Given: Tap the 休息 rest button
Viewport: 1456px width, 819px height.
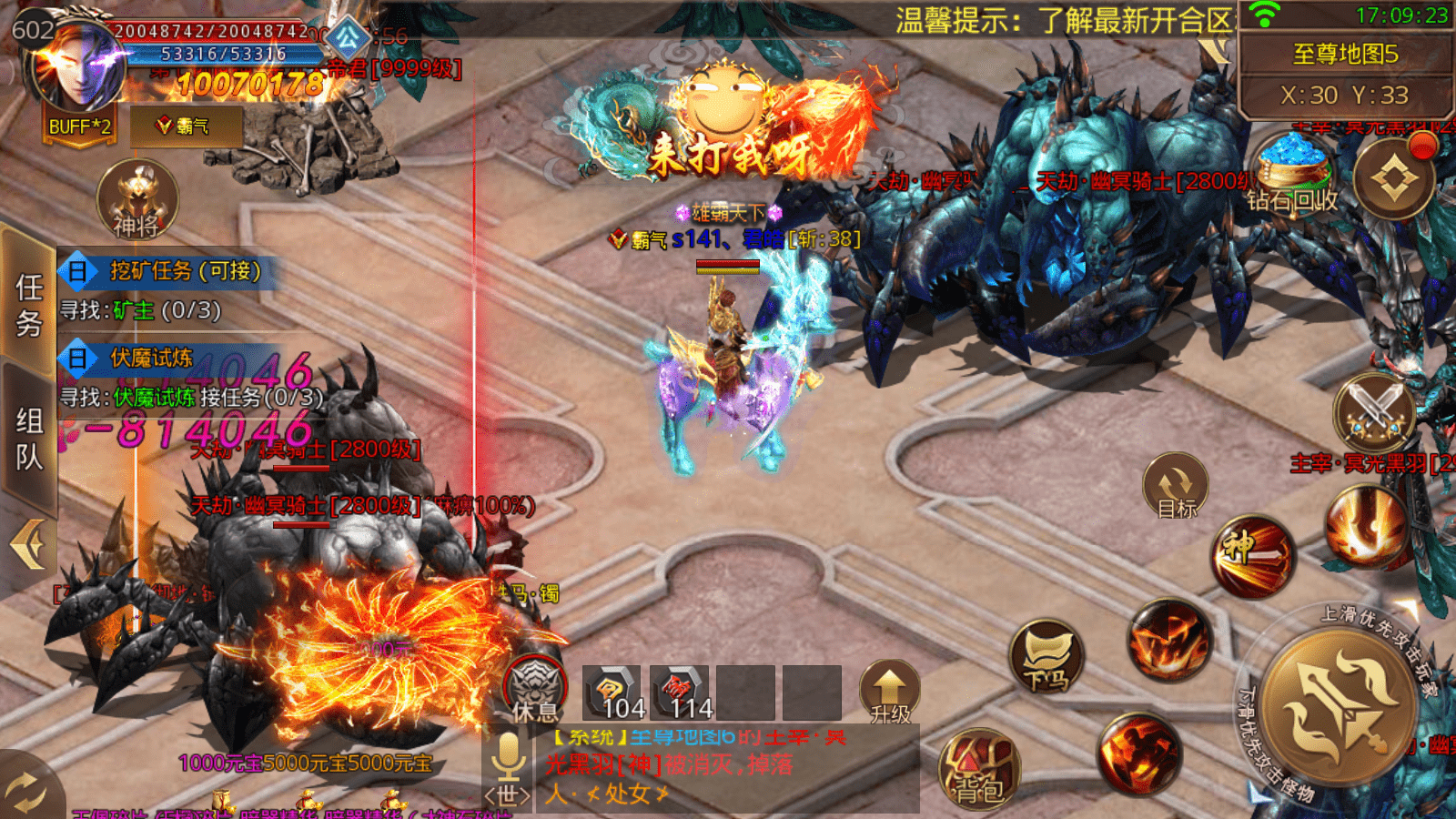Looking at the screenshot, I should 535,689.
